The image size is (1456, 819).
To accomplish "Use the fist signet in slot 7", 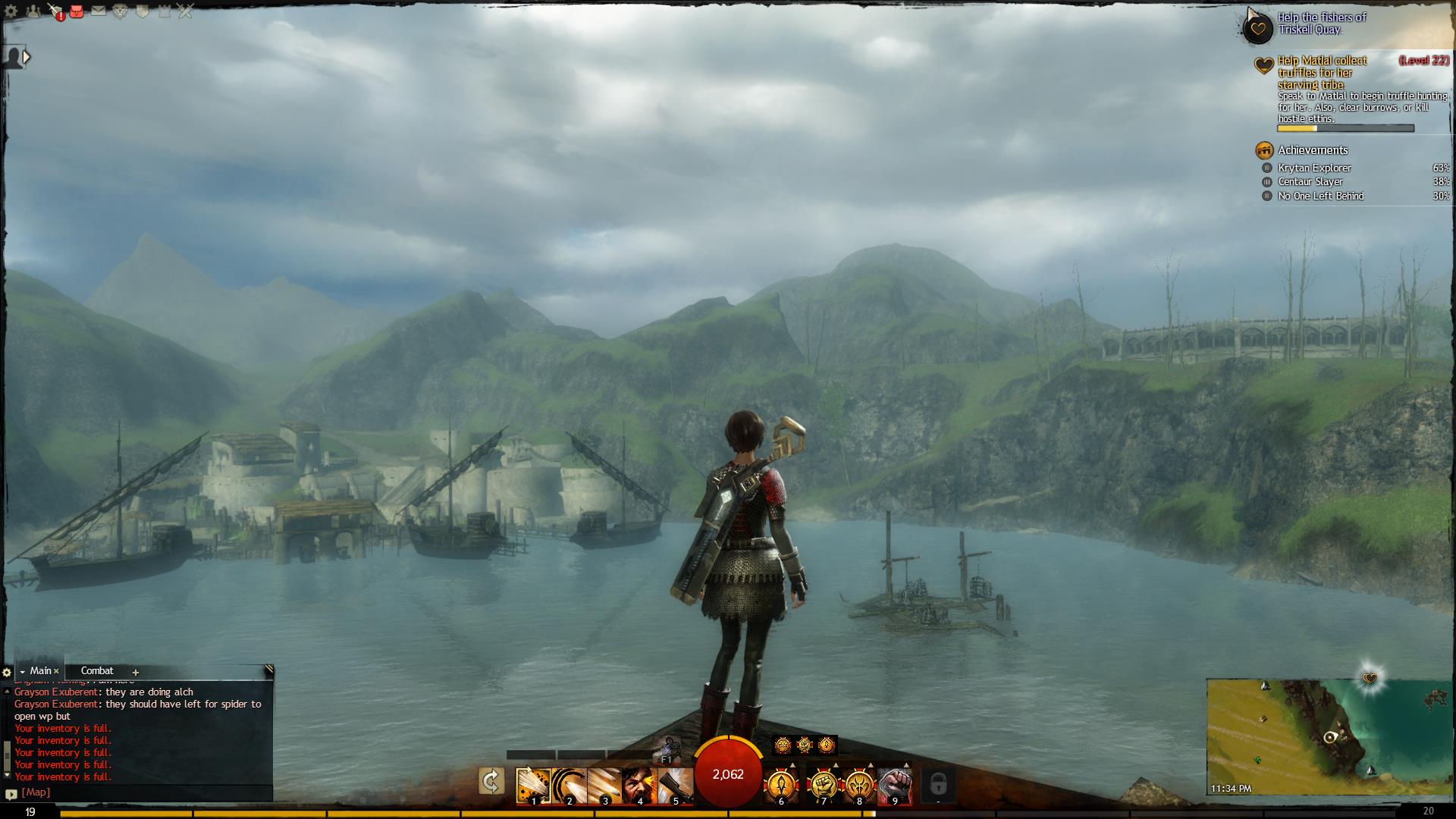I will [824, 786].
